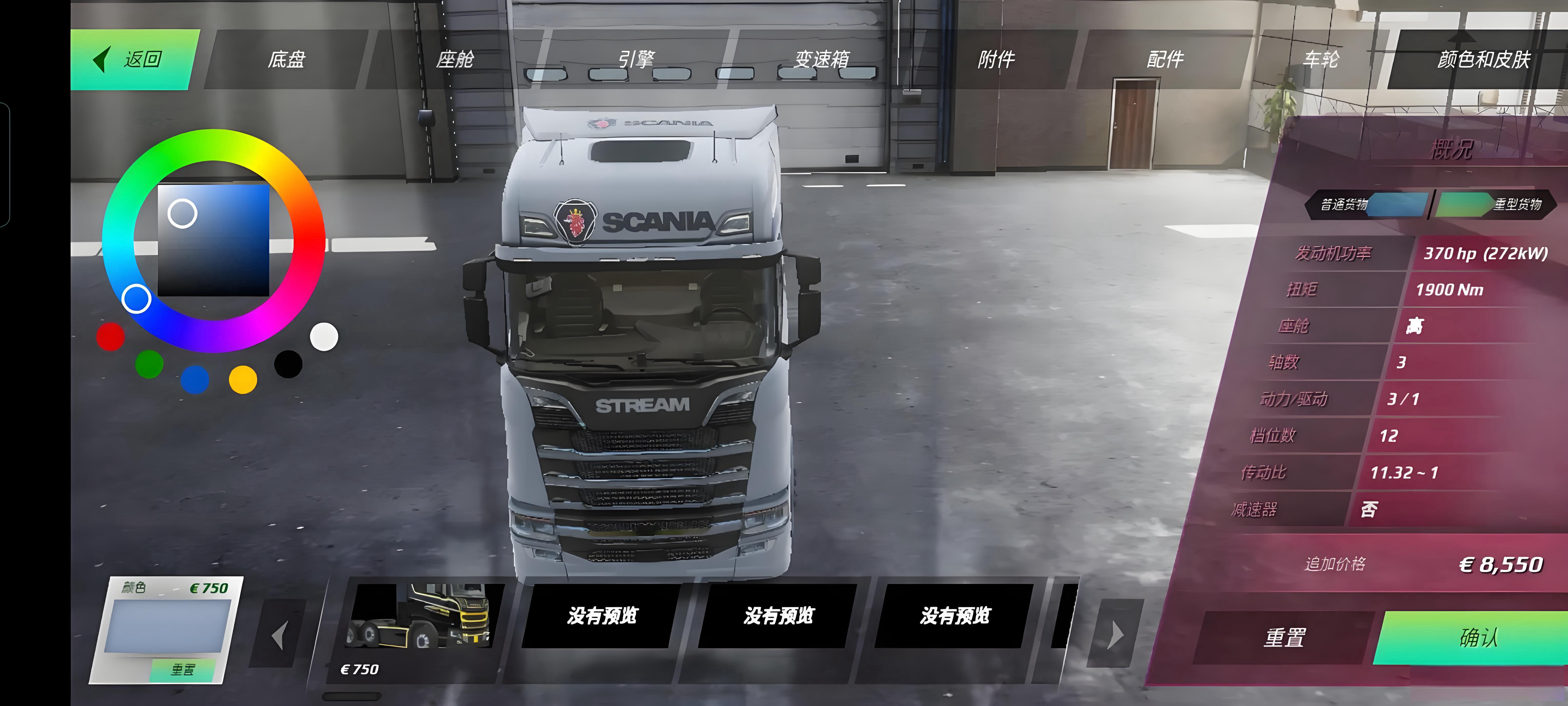Open the 附件 attachments tab
1568x706 pixels.
(x=996, y=60)
